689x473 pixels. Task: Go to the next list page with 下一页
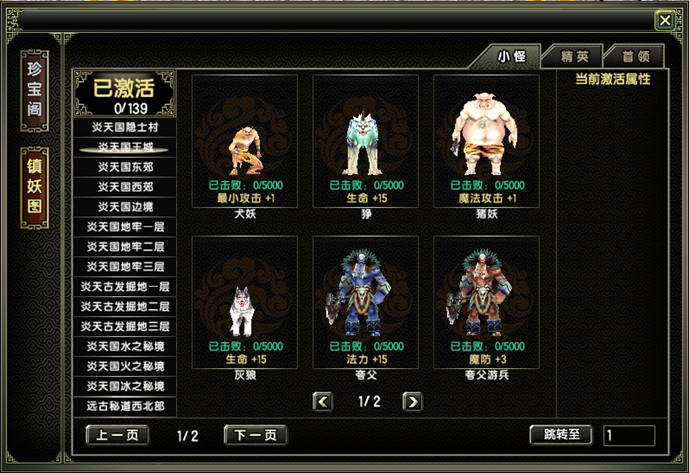255,436
